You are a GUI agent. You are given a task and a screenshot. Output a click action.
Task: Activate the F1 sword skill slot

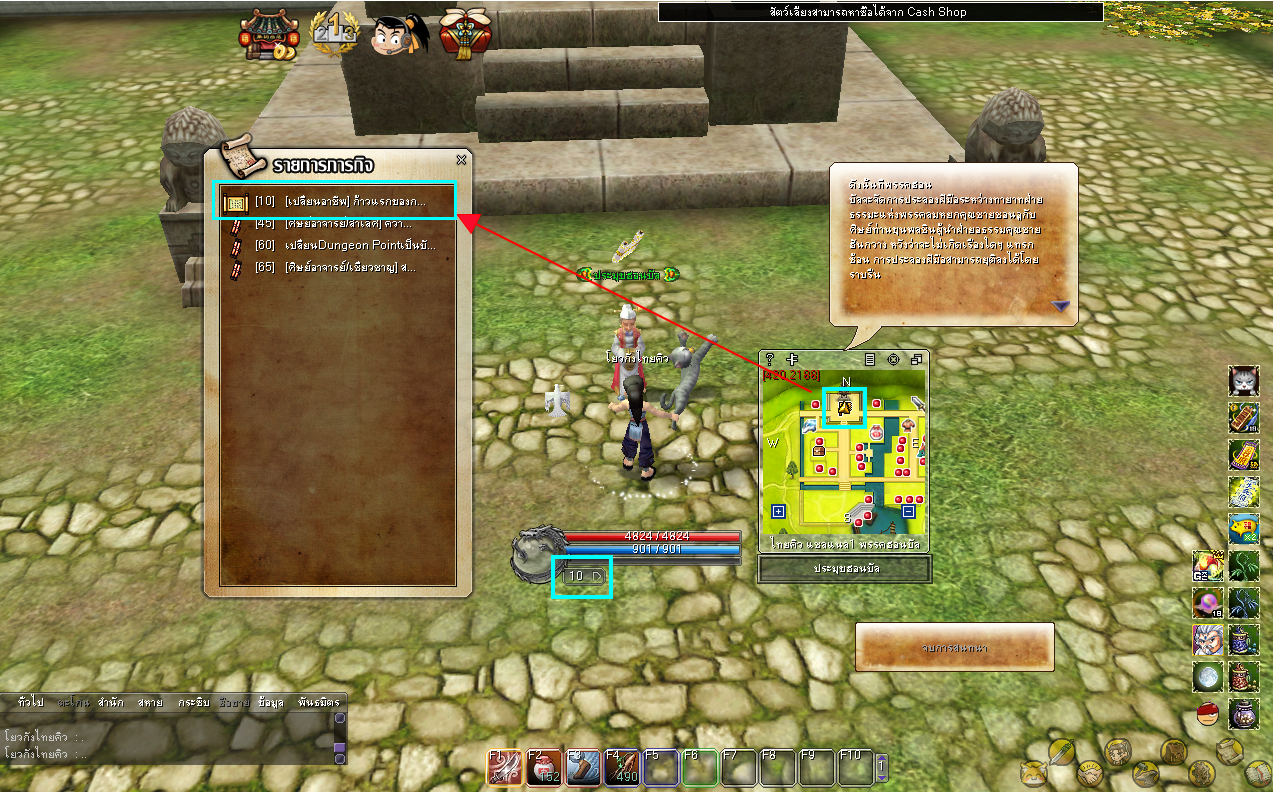(x=504, y=767)
